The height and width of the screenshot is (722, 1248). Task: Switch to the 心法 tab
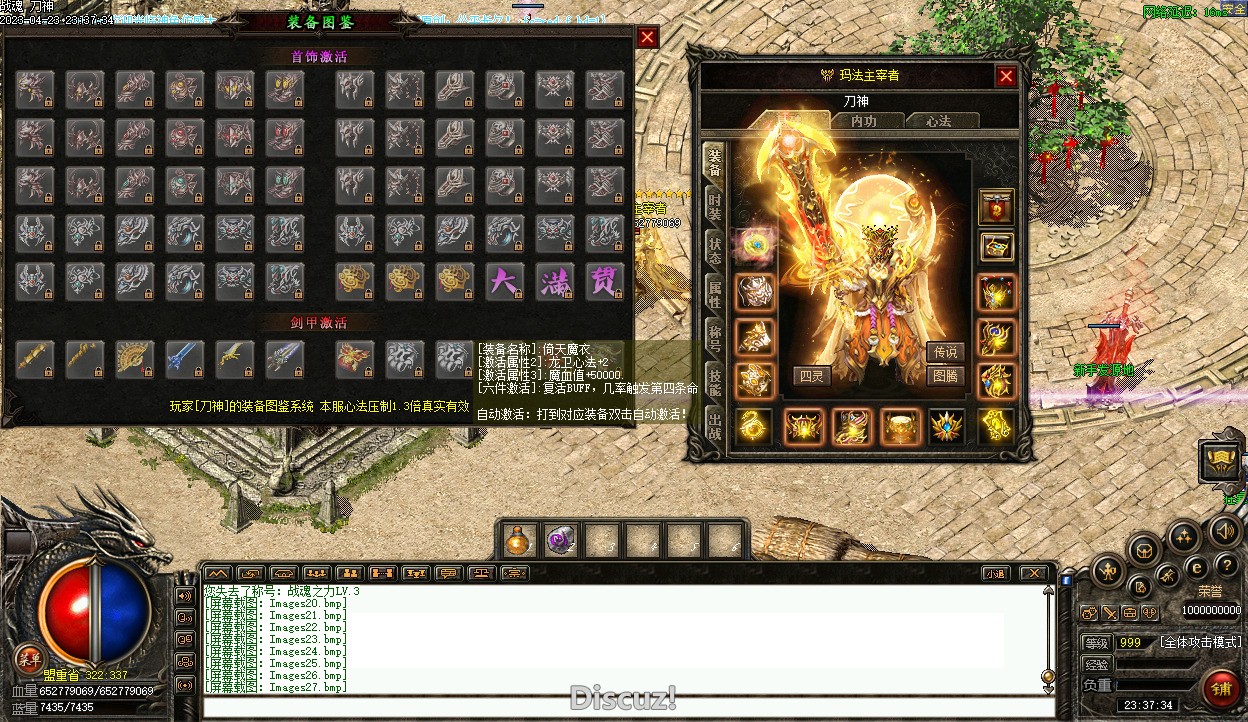938,121
